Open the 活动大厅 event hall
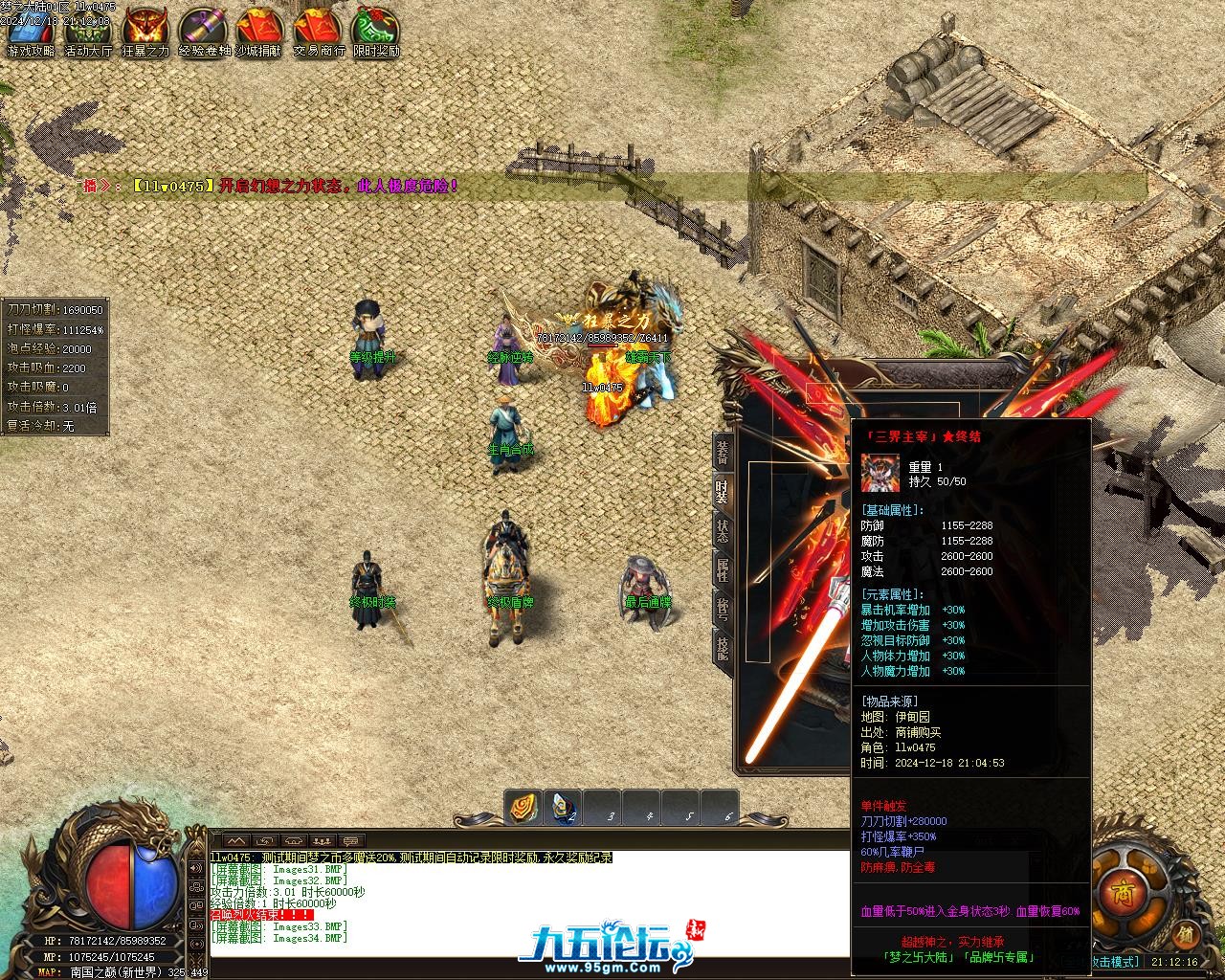Viewport: 1225px width, 980px height. pos(88,31)
